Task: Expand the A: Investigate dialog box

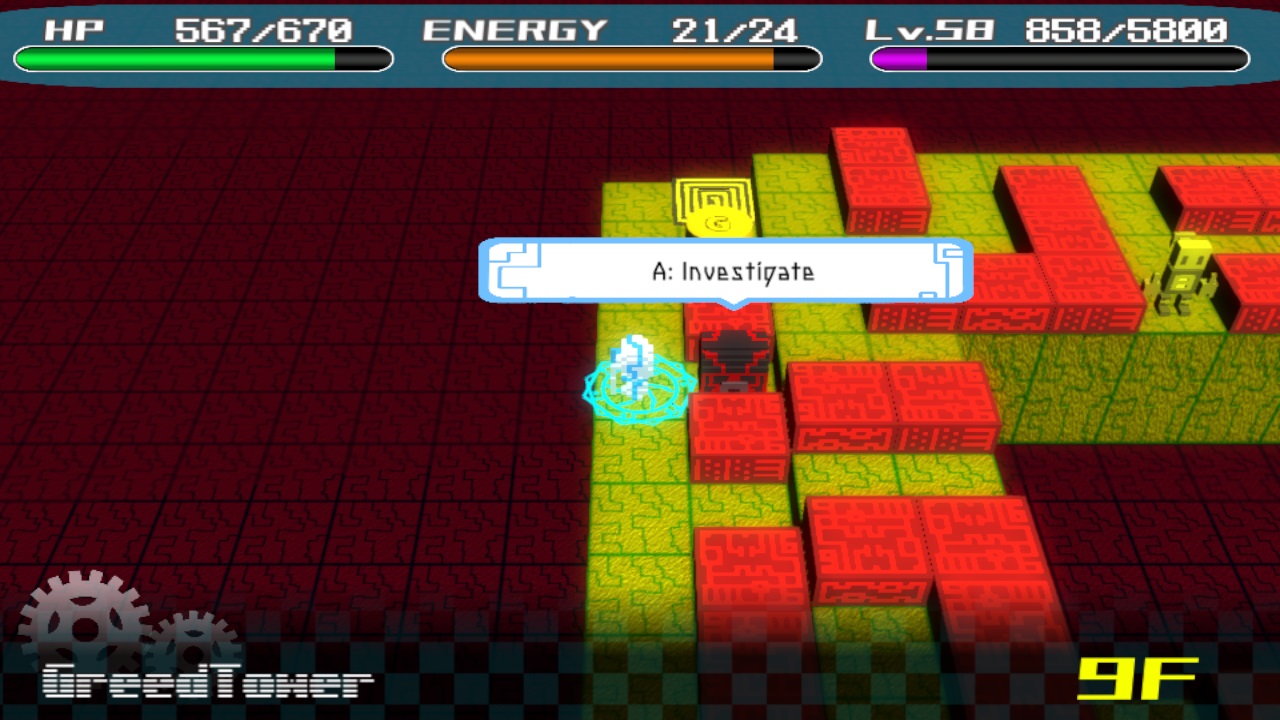Action: (x=727, y=272)
